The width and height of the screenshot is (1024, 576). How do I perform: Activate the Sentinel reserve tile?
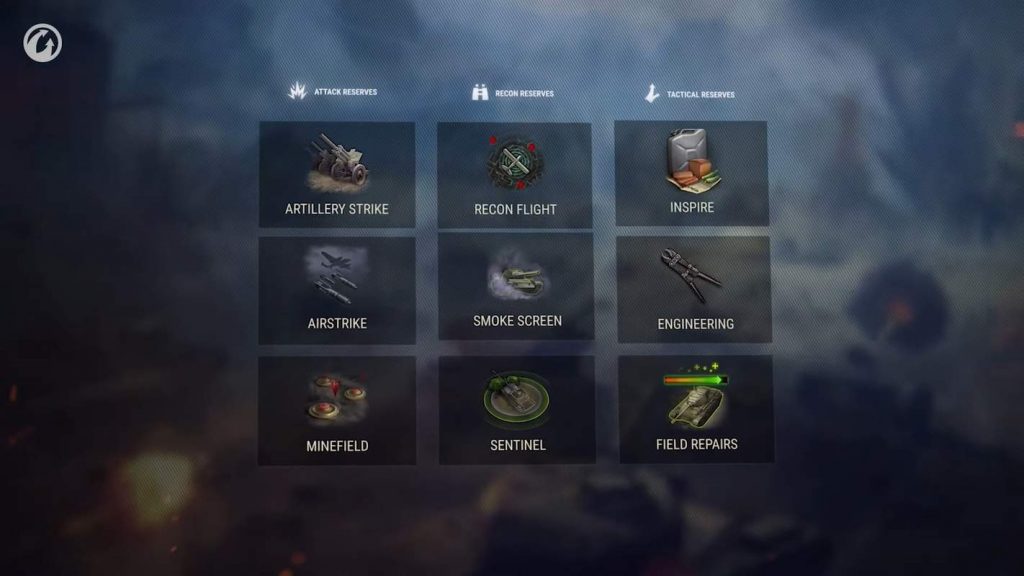[517, 410]
